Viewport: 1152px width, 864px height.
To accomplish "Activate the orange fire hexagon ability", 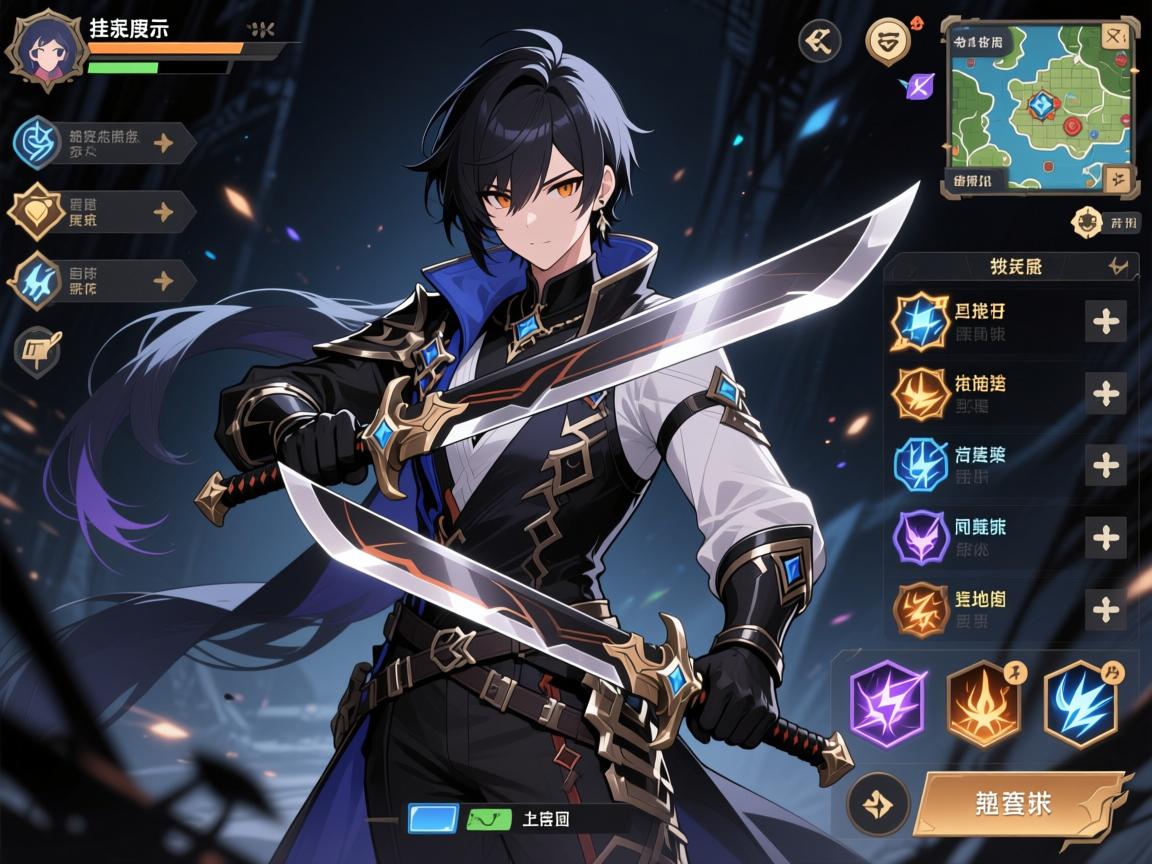I will [984, 703].
